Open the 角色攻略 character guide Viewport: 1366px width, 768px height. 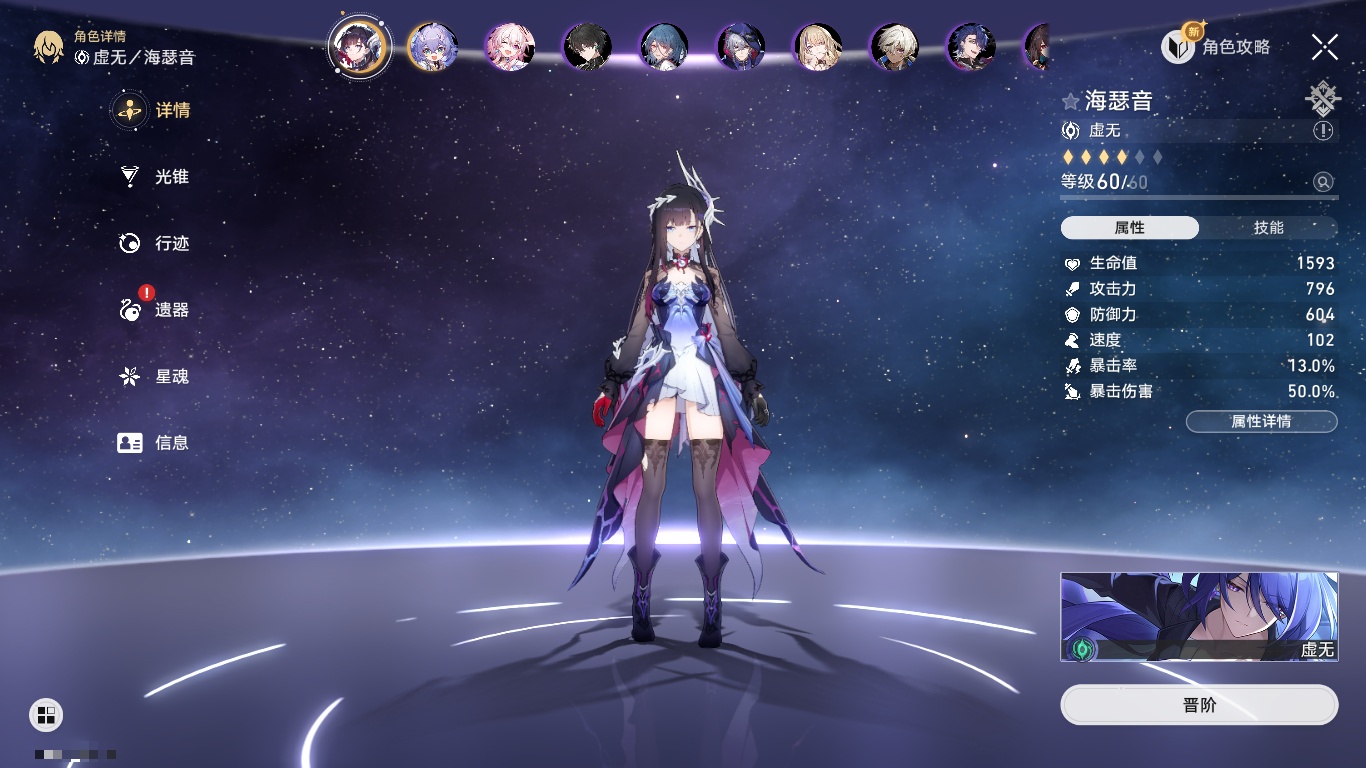(1216, 46)
